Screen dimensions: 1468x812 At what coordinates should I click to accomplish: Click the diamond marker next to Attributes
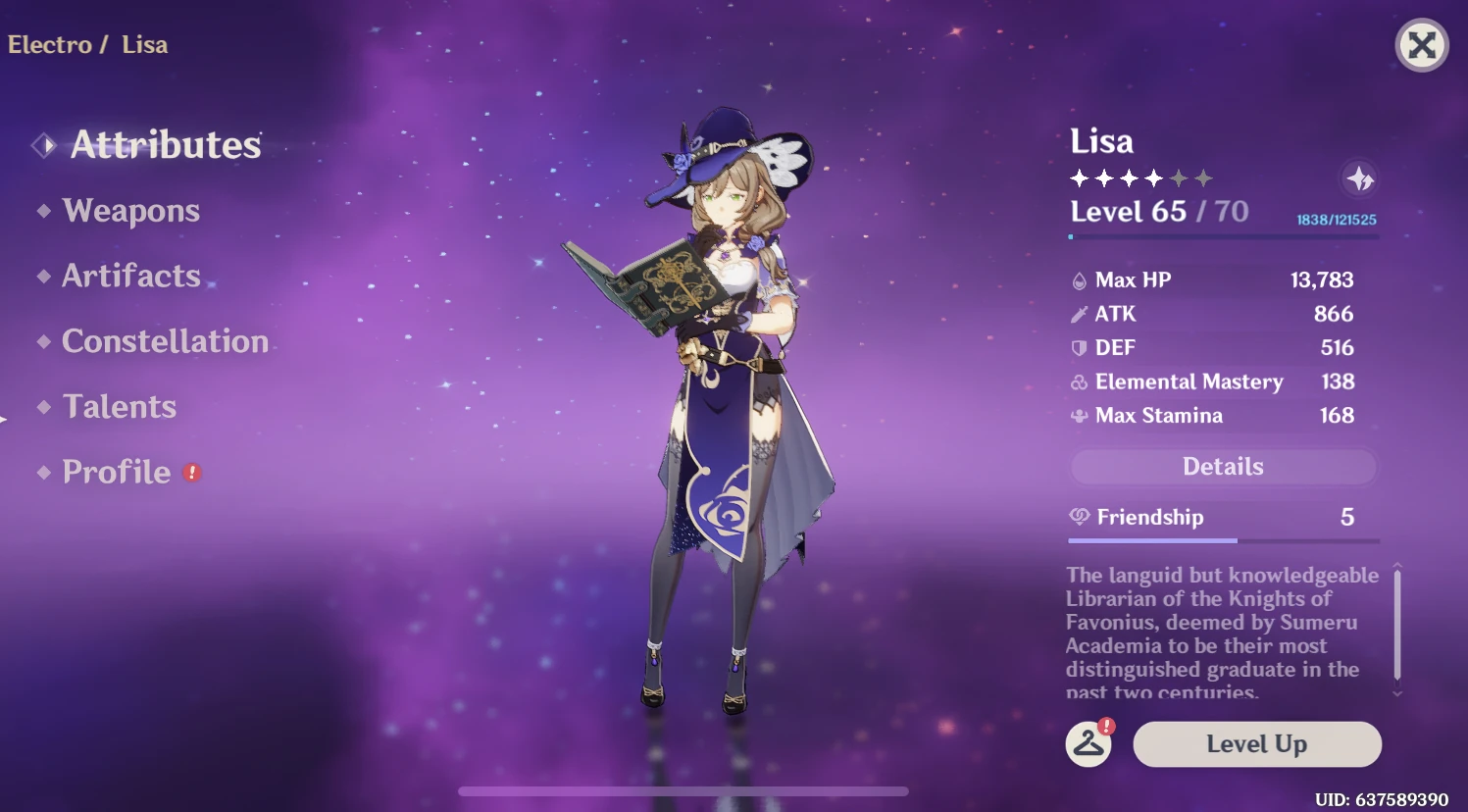[42, 144]
